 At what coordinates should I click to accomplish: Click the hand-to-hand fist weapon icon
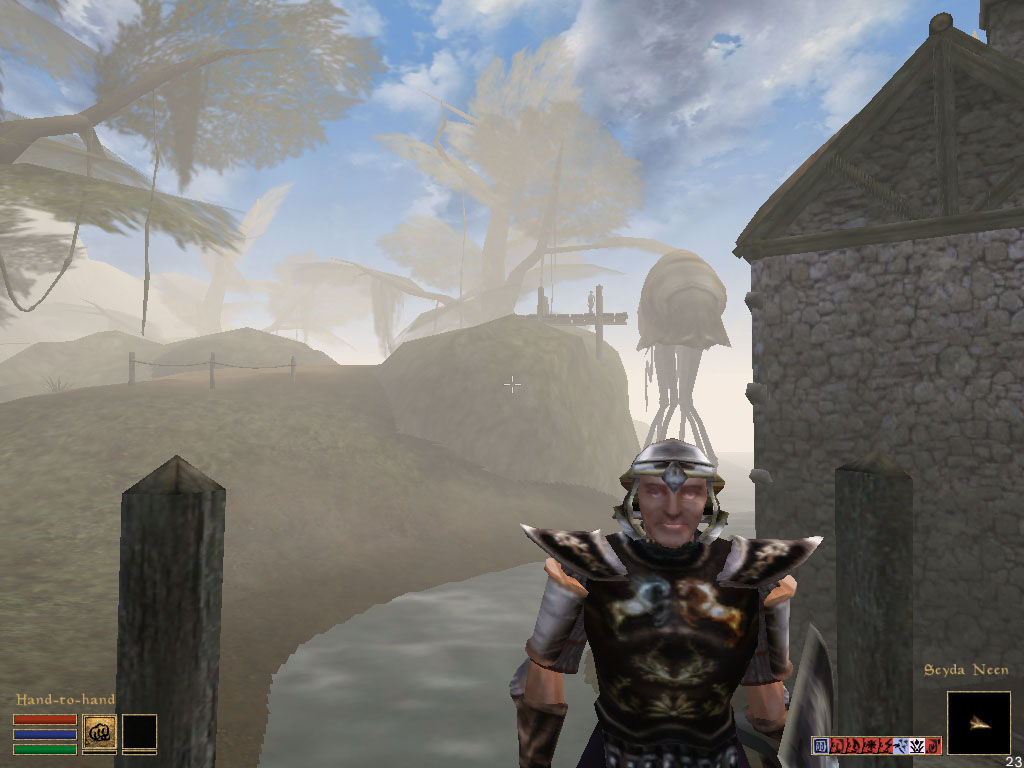click(99, 733)
